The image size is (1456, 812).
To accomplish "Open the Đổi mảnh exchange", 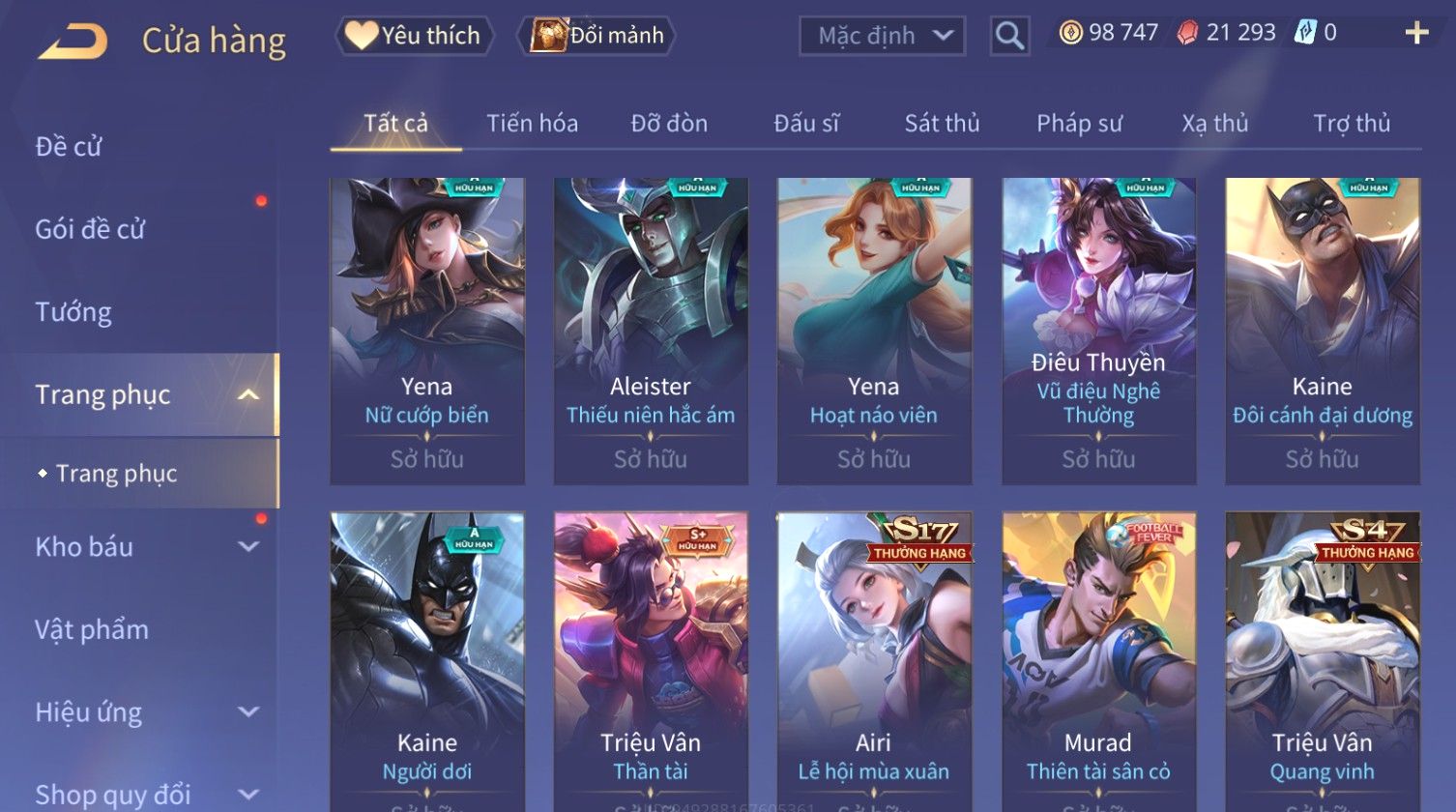I will [x=597, y=36].
